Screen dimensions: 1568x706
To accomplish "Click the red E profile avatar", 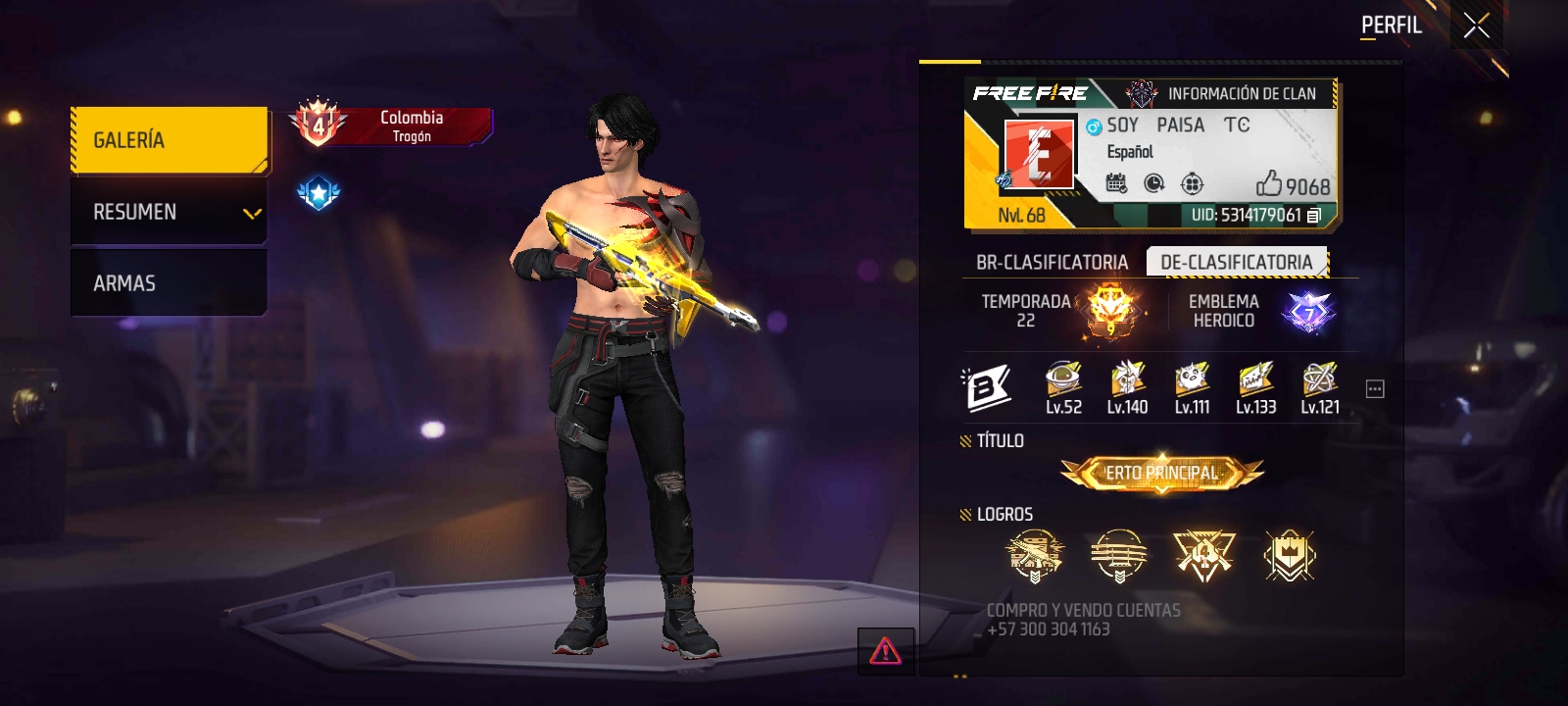I will pyautogui.click(x=1039, y=154).
